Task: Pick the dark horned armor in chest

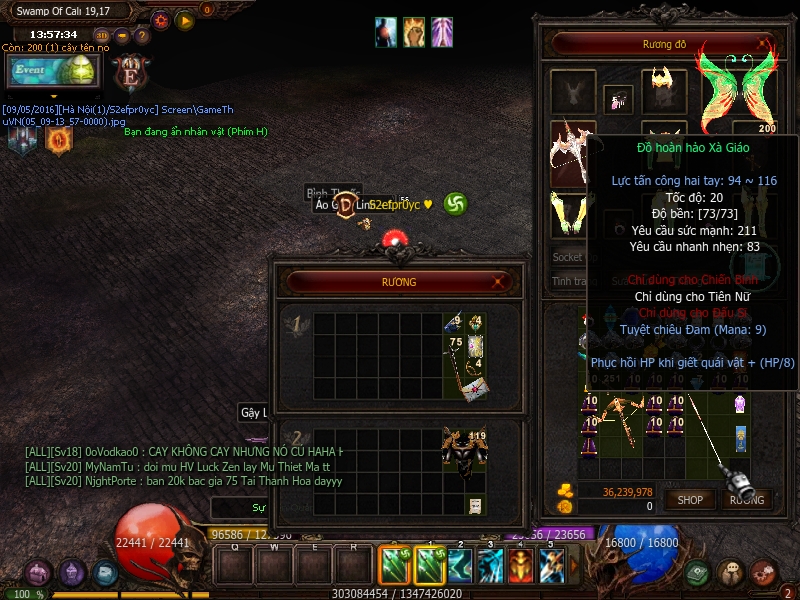Action: 463,454
